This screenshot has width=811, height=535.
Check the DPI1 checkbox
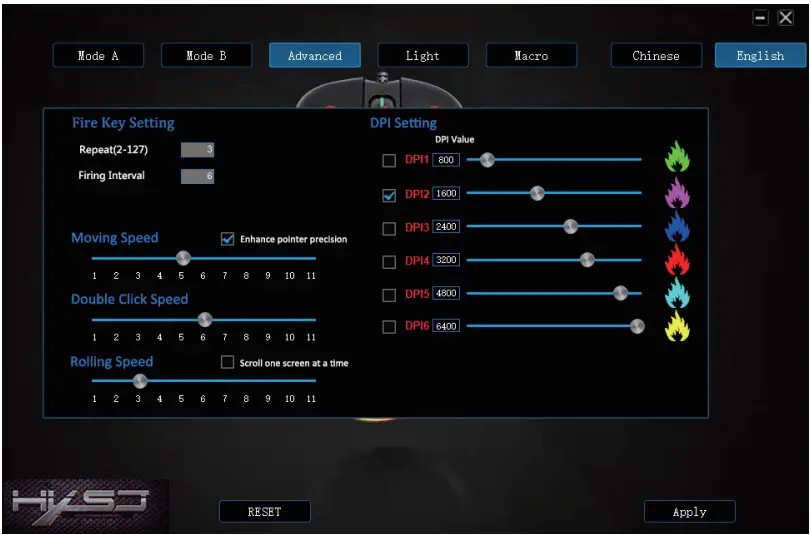[389, 160]
